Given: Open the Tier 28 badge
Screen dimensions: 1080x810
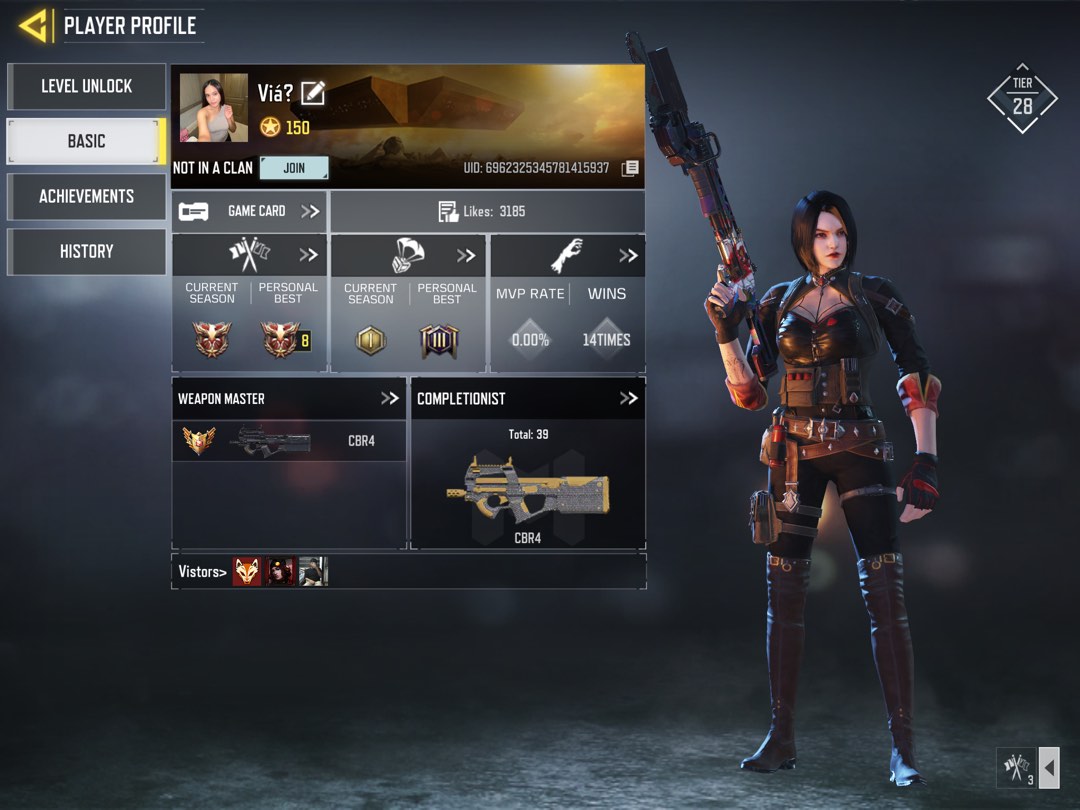Looking at the screenshot, I should point(1022,100).
